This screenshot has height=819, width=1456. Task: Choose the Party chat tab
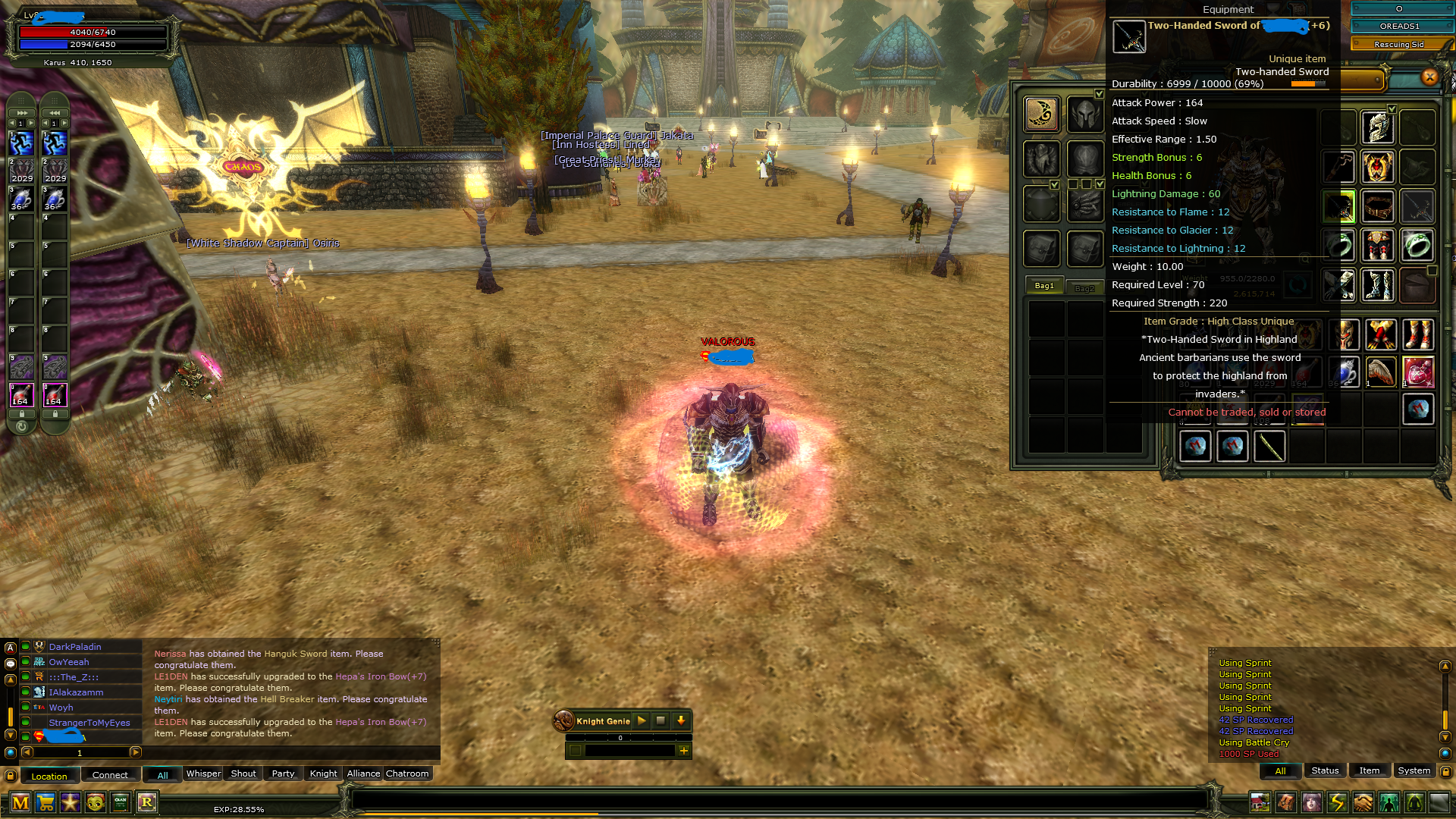(283, 773)
